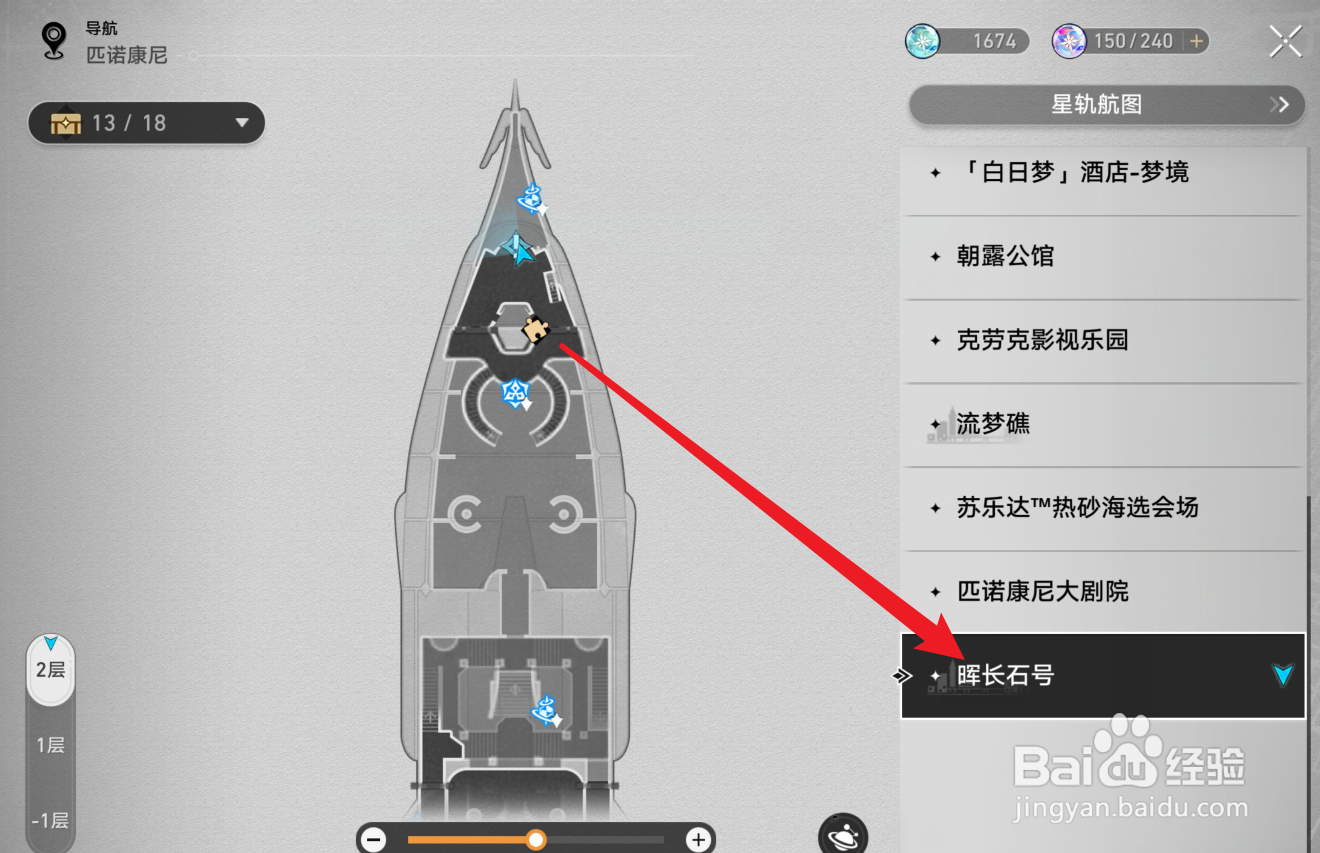Click the stellar jade currency icon showing 1674
The height and width of the screenshot is (853, 1320).
click(x=922, y=41)
